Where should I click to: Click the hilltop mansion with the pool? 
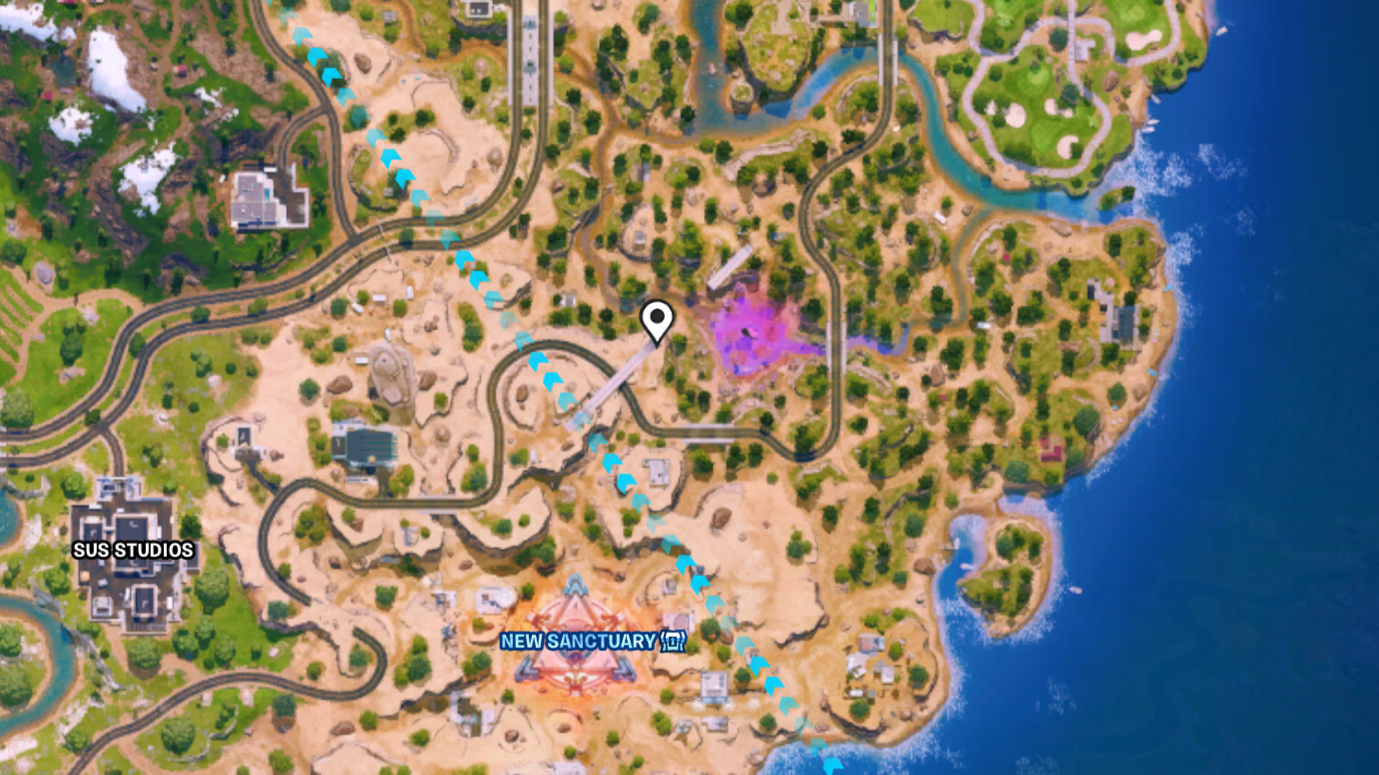265,195
